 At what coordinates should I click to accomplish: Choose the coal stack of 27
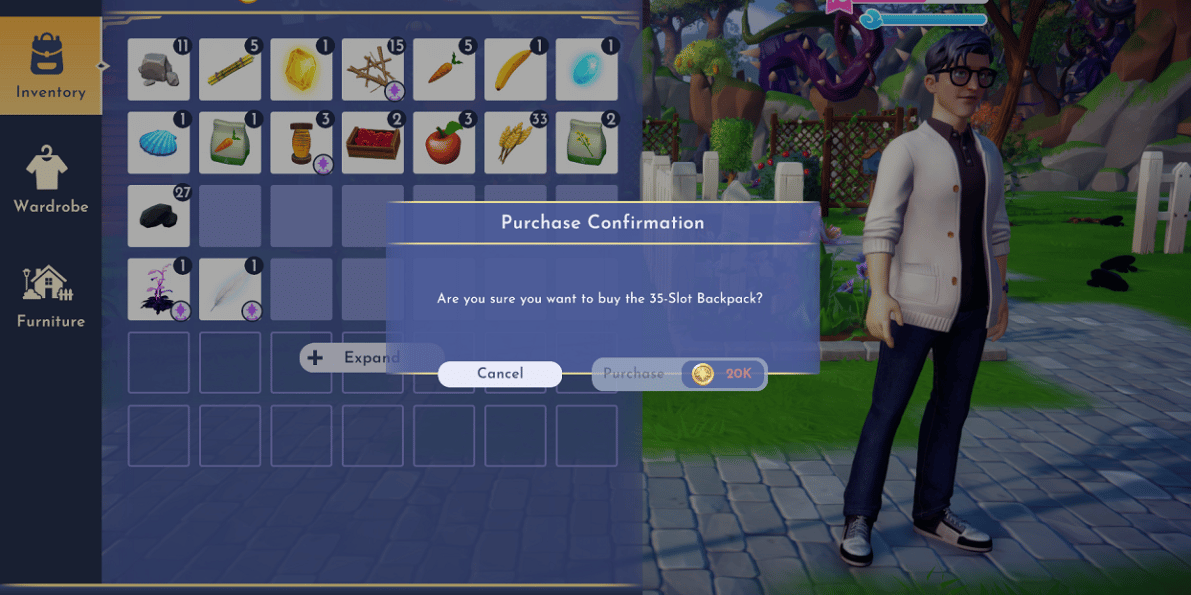tap(158, 216)
